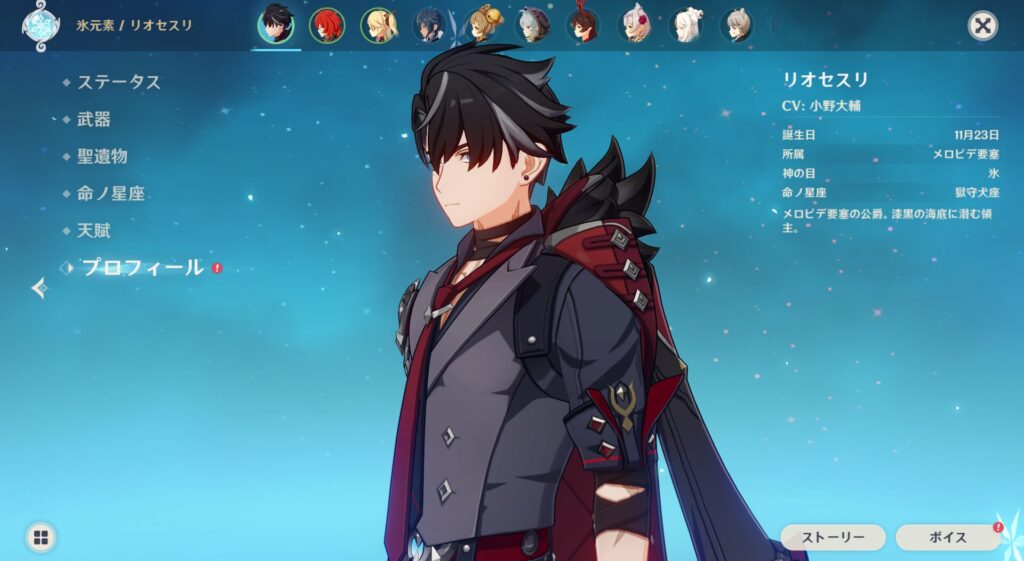The width and height of the screenshot is (1024, 561).
Task: Select the red-haired character portrait
Action: 326,25
